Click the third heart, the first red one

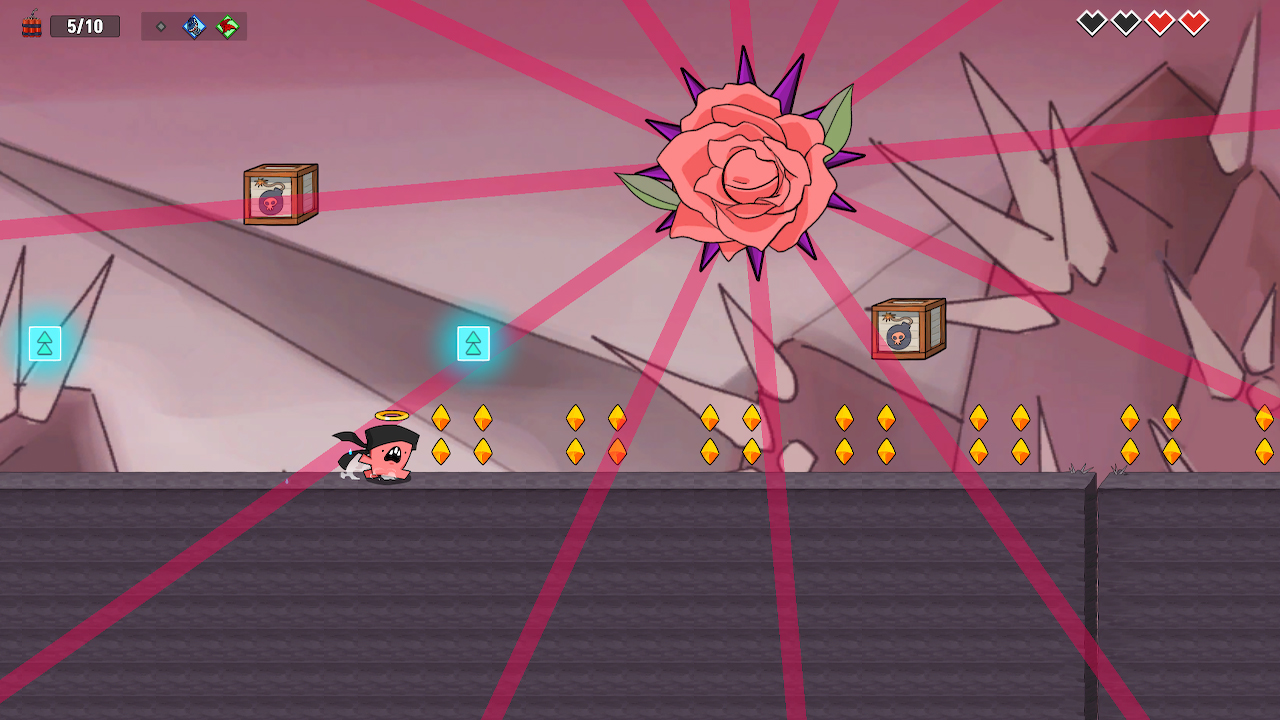tap(1159, 20)
